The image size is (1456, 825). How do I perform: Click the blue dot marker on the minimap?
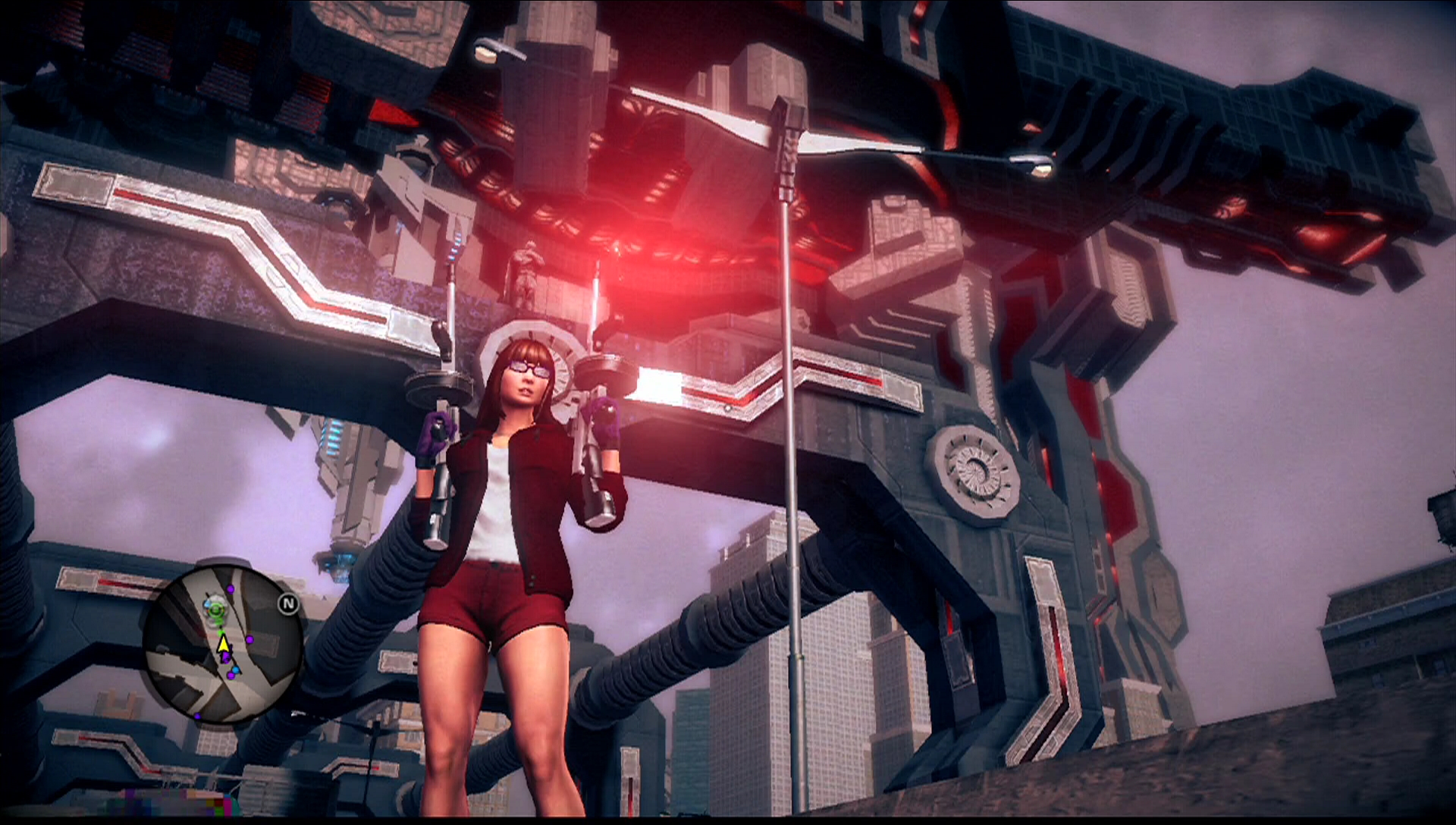click(236, 670)
